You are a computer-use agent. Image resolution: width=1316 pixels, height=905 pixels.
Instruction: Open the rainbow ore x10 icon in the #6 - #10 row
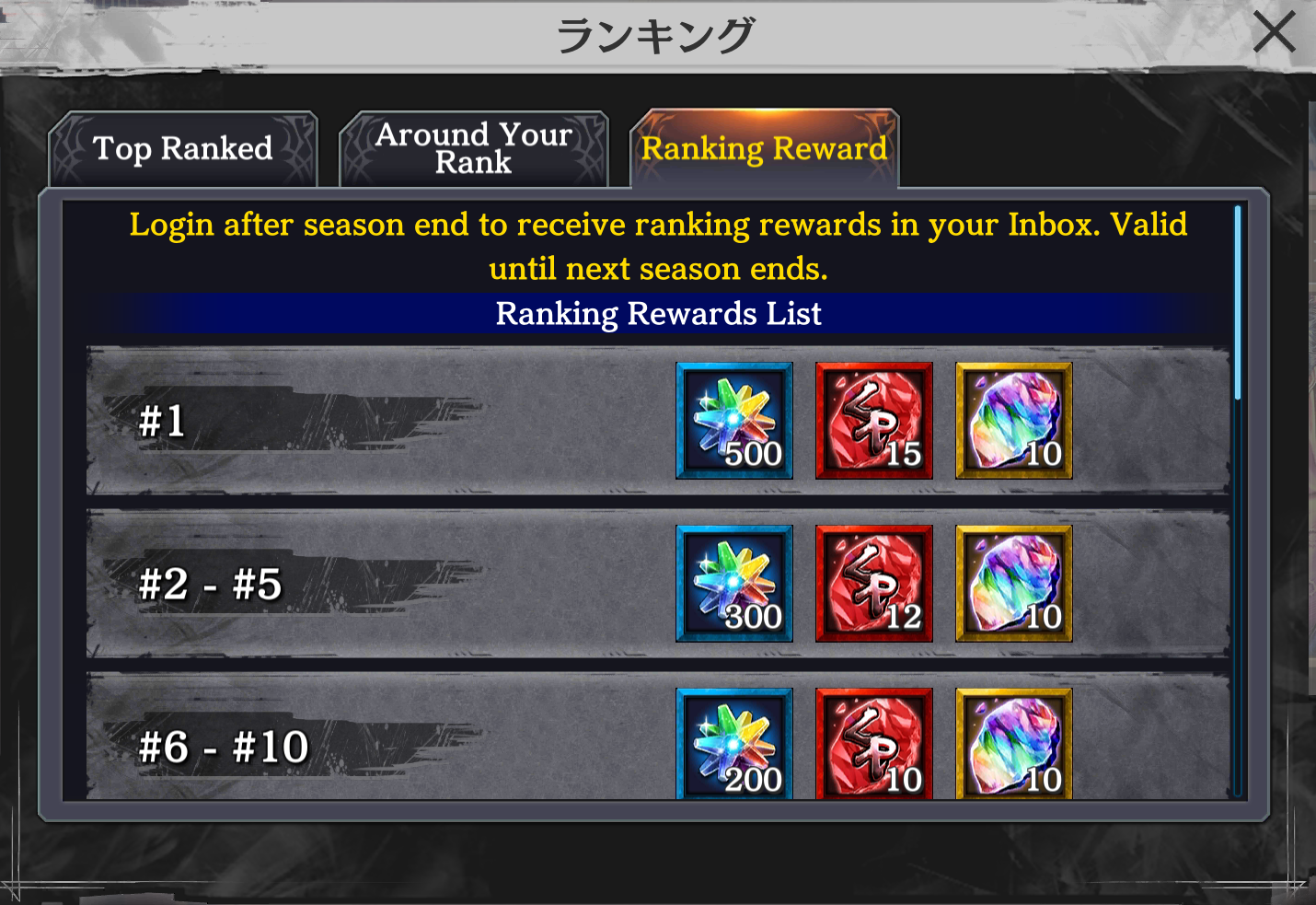tap(1012, 744)
